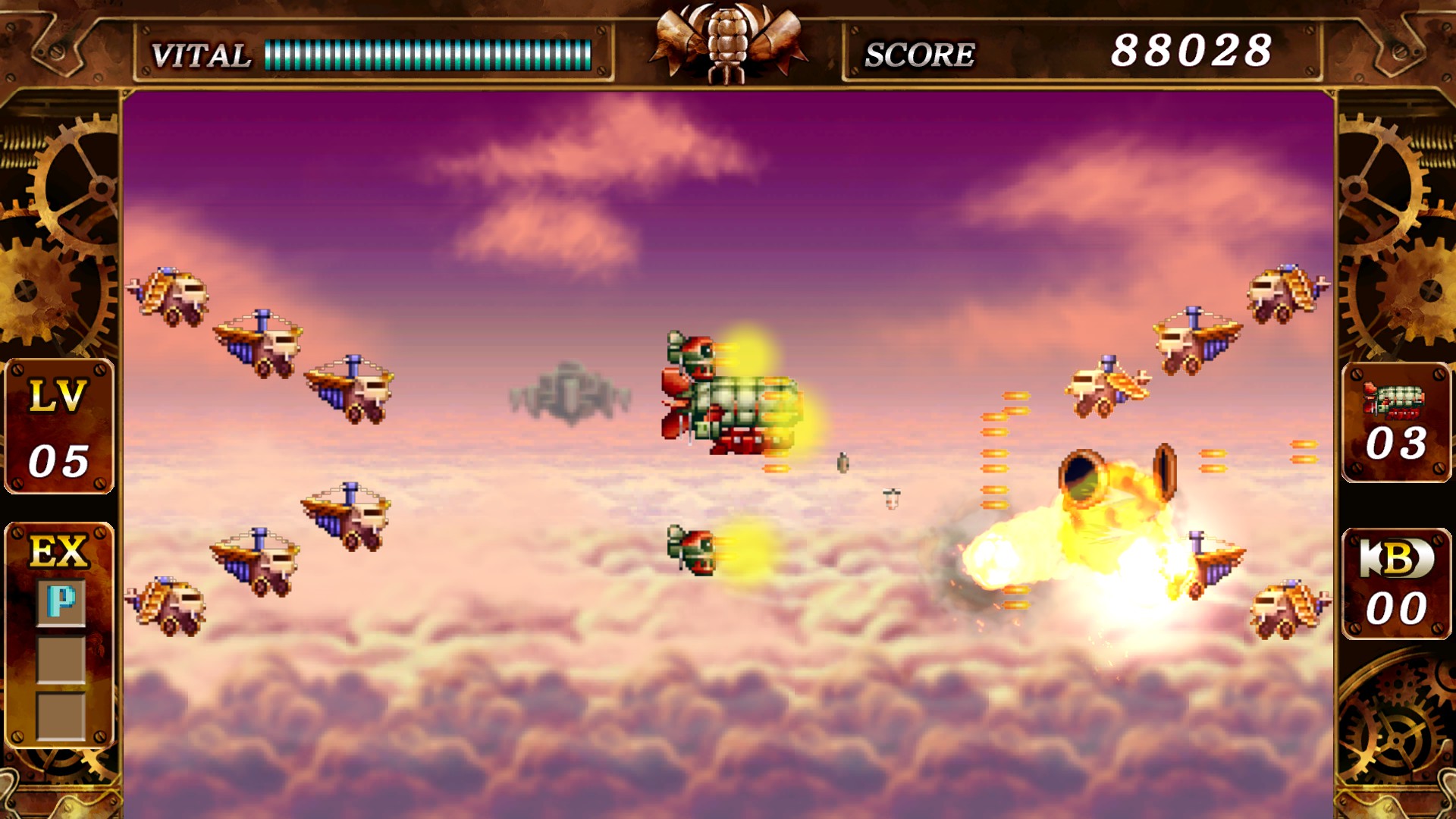Click the airship lives icon
This screenshot has height=819, width=1456.
[x=1395, y=400]
